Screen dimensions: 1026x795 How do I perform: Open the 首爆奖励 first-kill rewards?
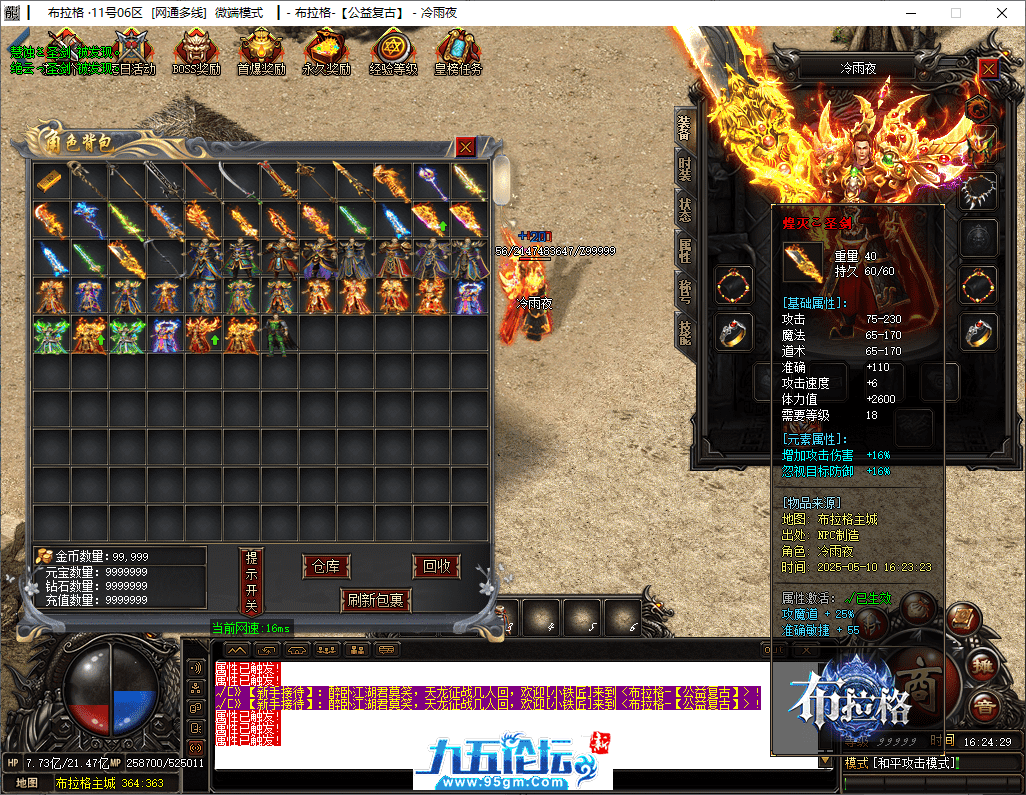point(261,52)
